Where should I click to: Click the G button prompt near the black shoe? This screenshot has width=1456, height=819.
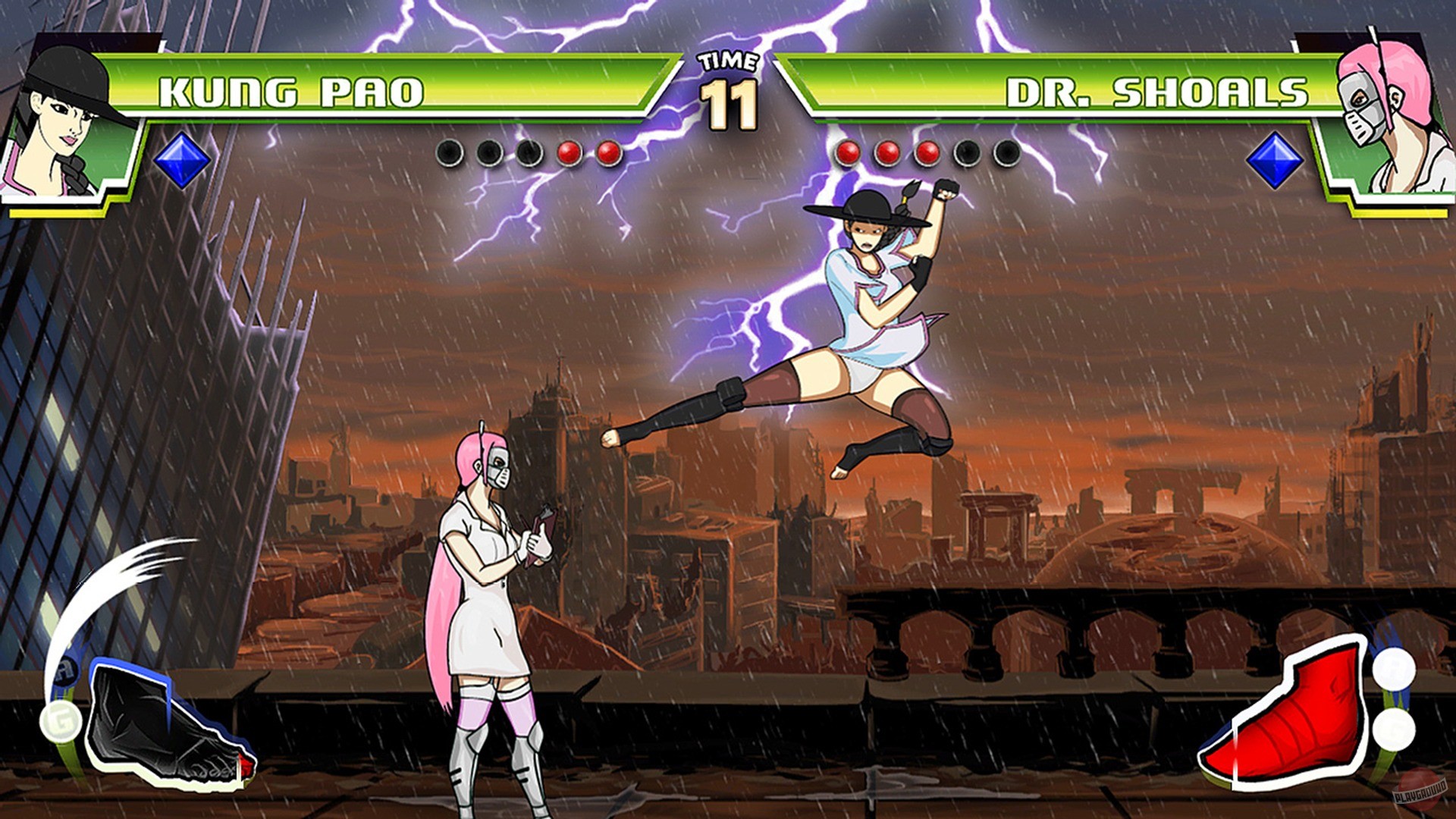coord(61,720)
